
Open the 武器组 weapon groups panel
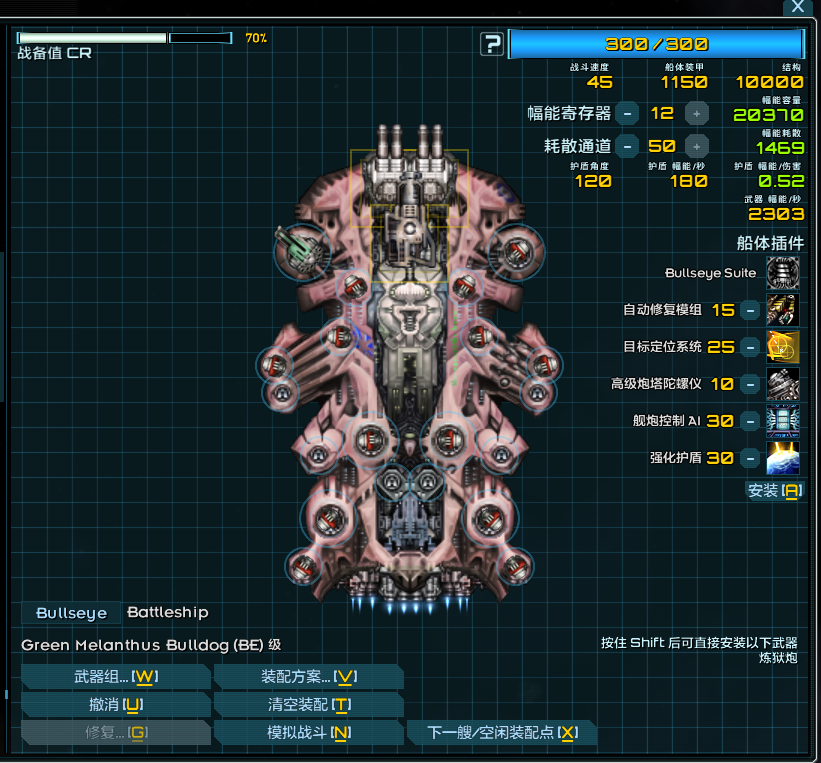pyautogui.click(x=116, y=677)
